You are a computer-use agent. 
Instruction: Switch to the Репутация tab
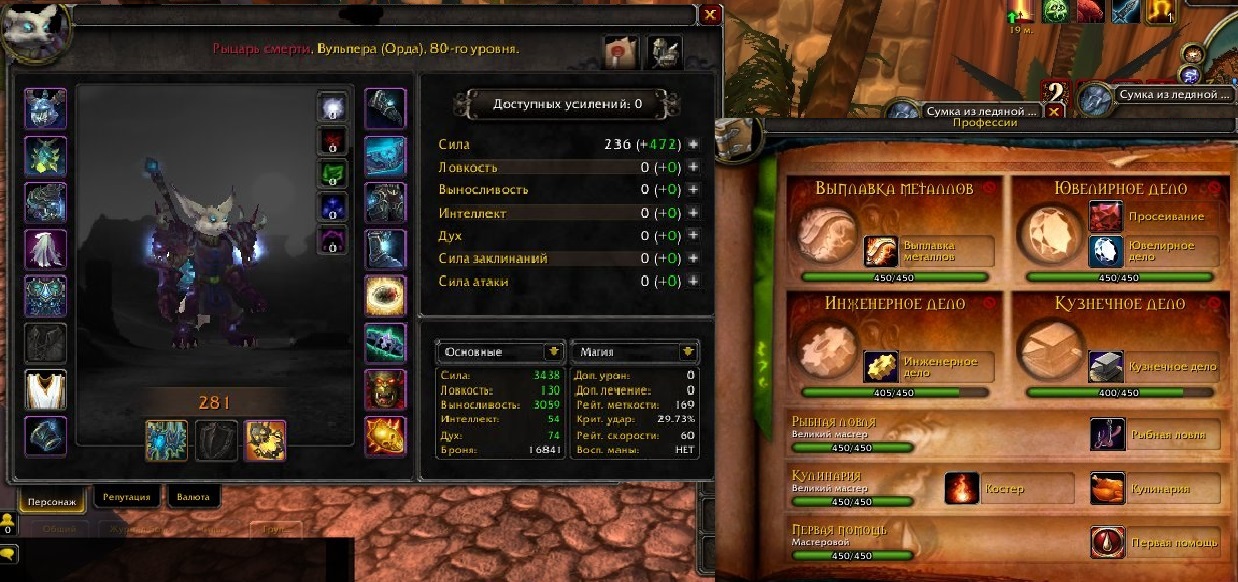[x=127, y=496]
